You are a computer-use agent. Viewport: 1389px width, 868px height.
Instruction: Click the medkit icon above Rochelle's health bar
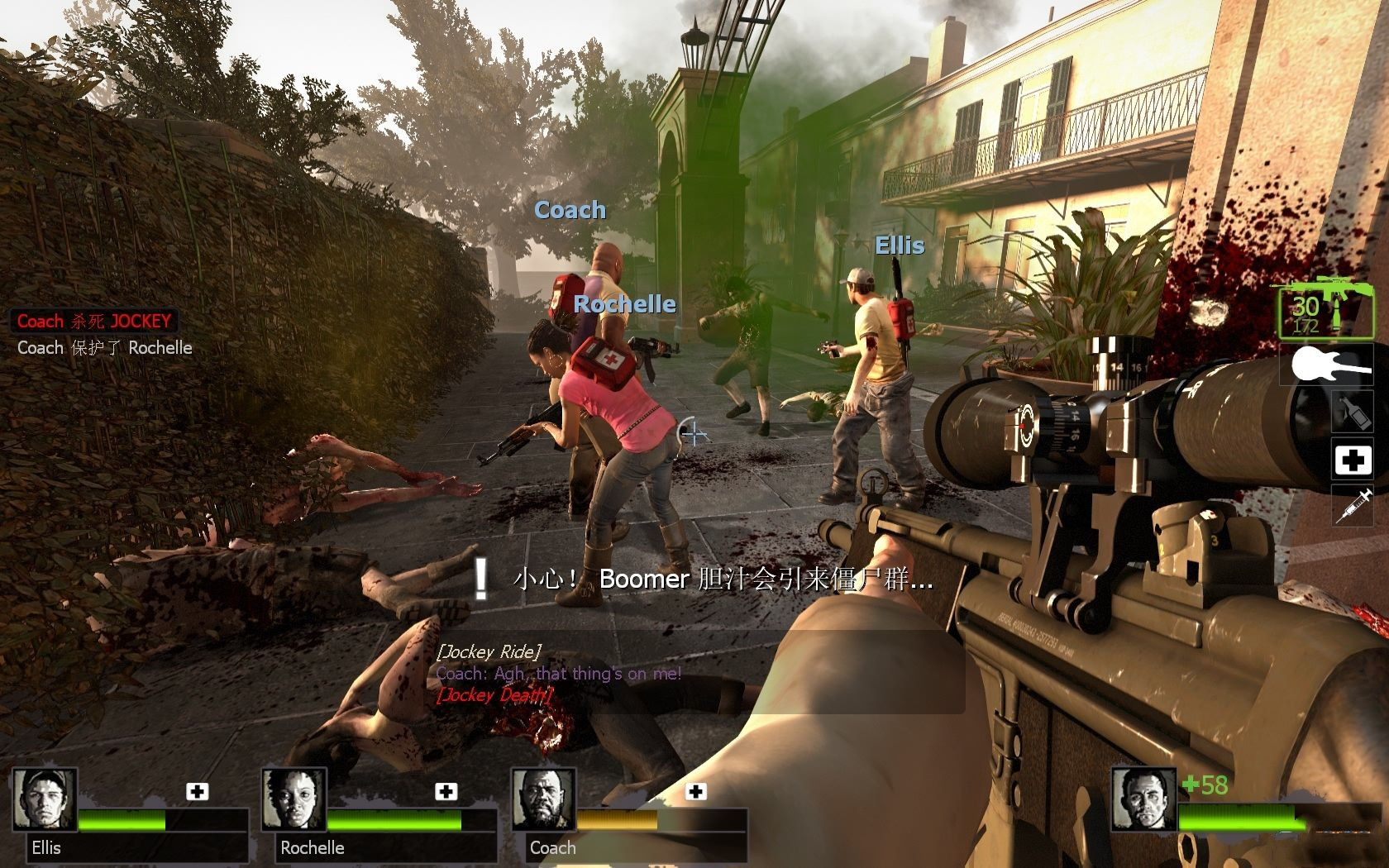click(x=446, y=792)
